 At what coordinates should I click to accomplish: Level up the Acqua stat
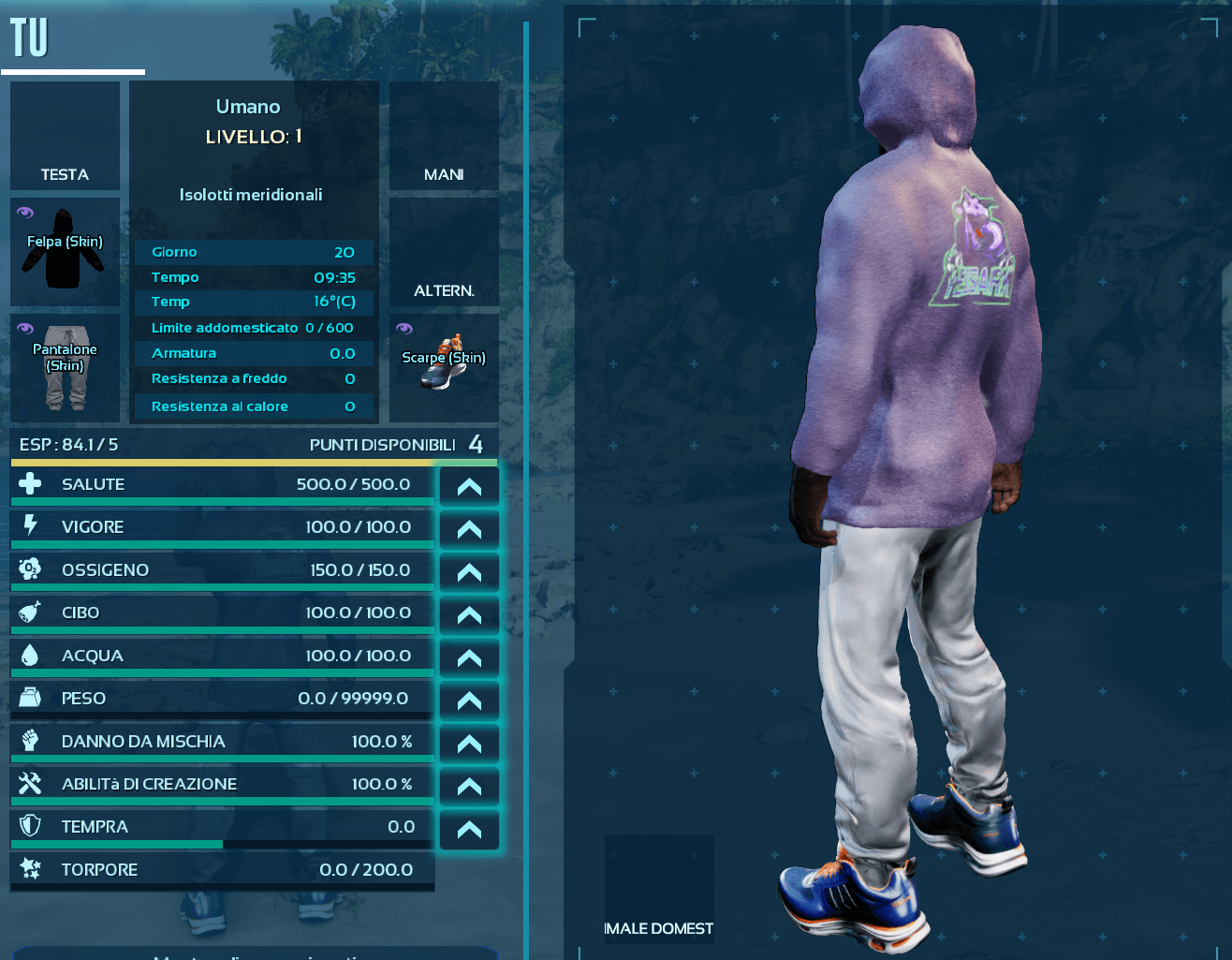[x=469, y=657]
